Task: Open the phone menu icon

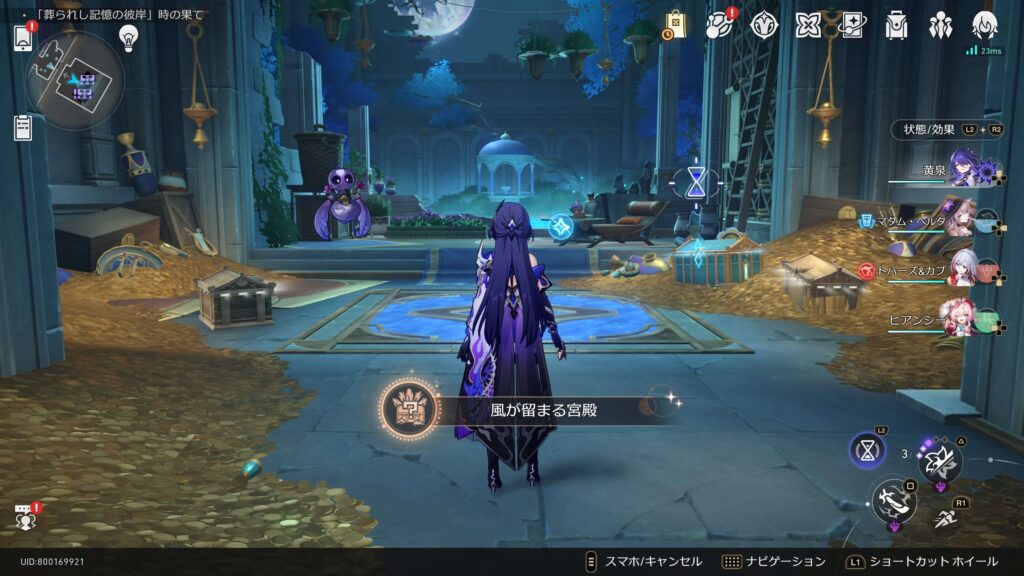Action: (x=23, y=38)
